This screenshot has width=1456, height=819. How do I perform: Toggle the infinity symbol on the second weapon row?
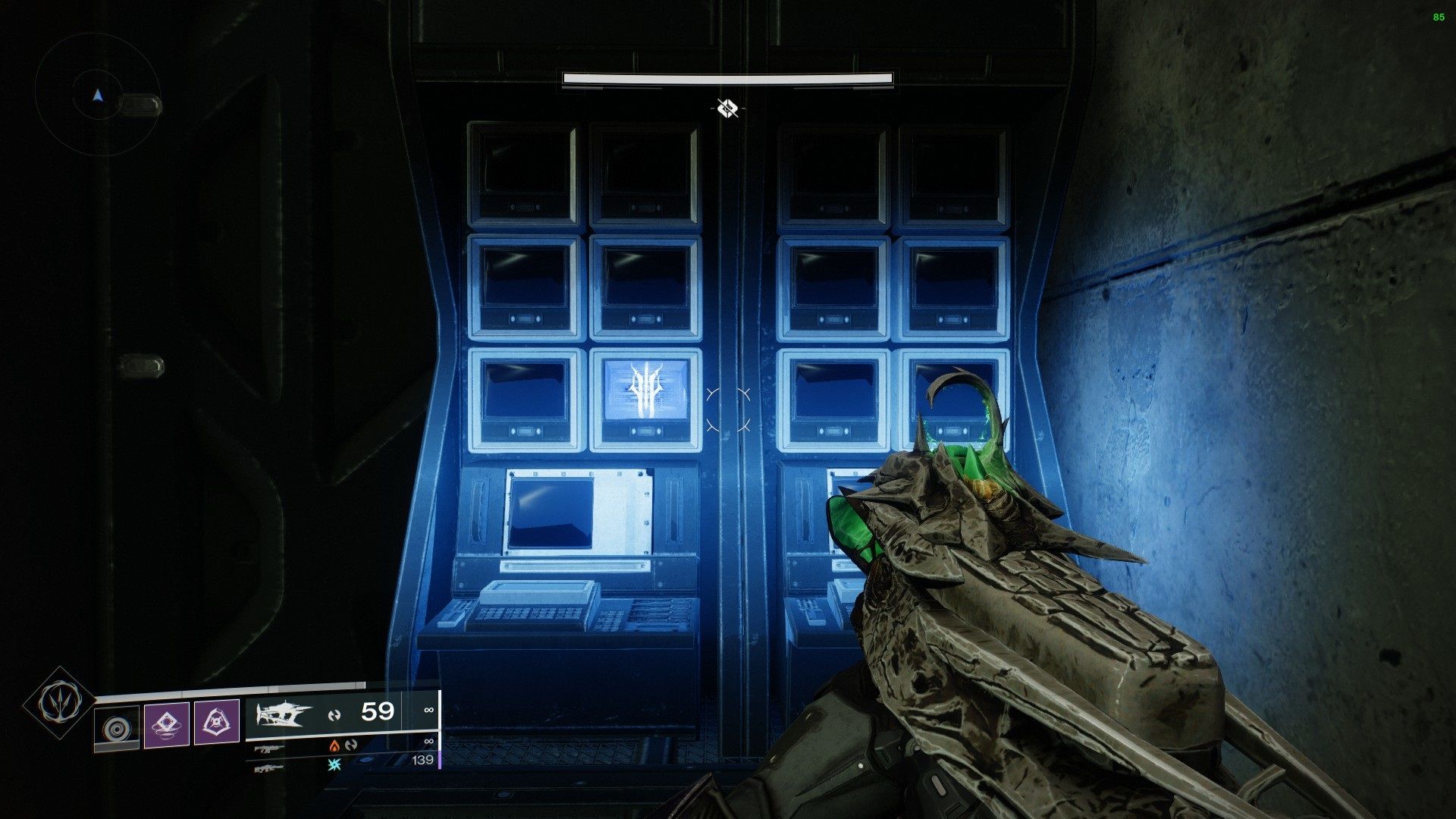(428, 742)
